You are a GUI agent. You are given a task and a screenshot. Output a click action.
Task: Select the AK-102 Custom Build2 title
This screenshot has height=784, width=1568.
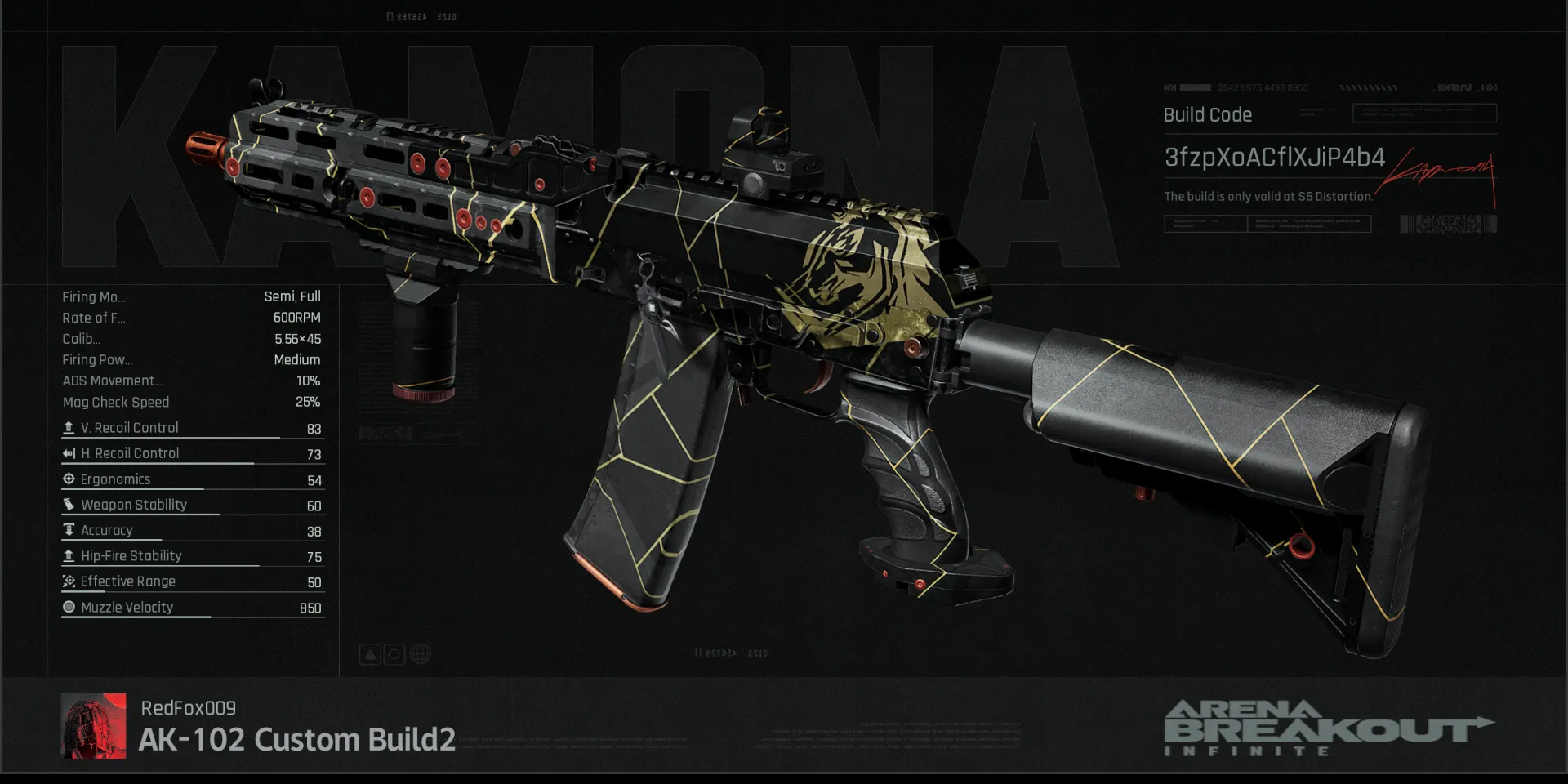[x=298, y=739]
